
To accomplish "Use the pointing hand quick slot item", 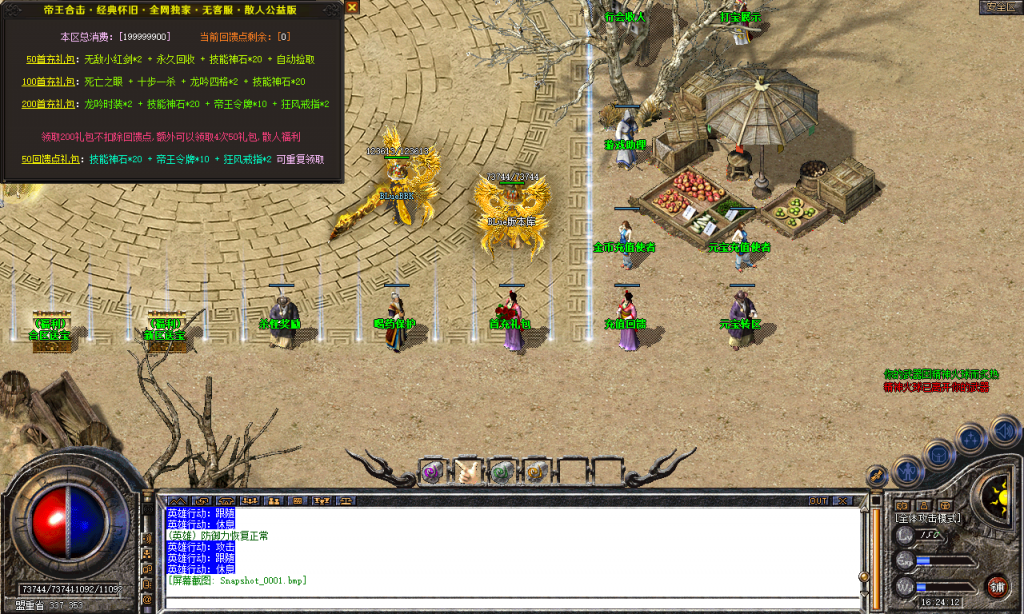I will click(468, 470).
